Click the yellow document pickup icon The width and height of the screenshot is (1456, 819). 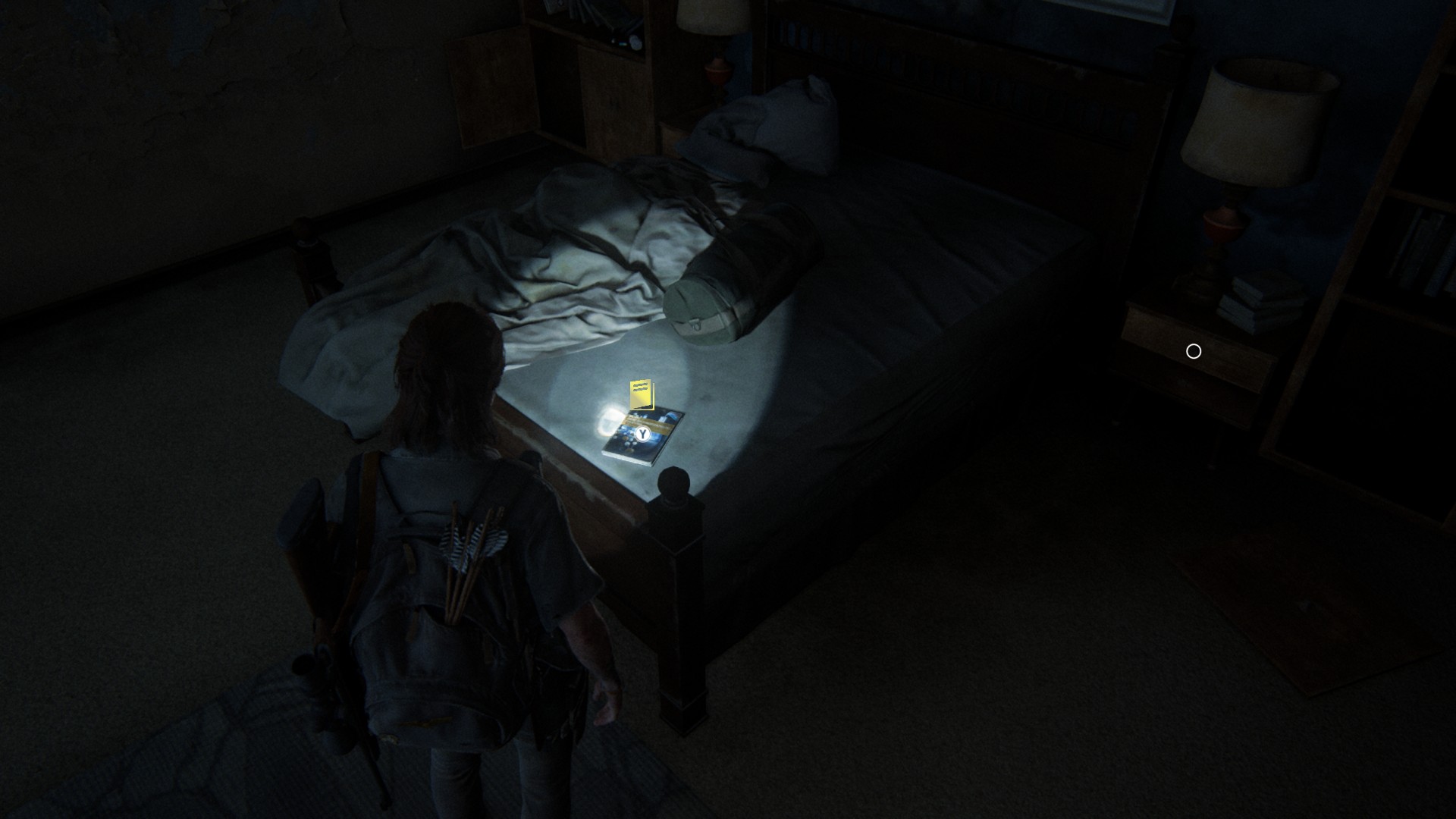642,394
